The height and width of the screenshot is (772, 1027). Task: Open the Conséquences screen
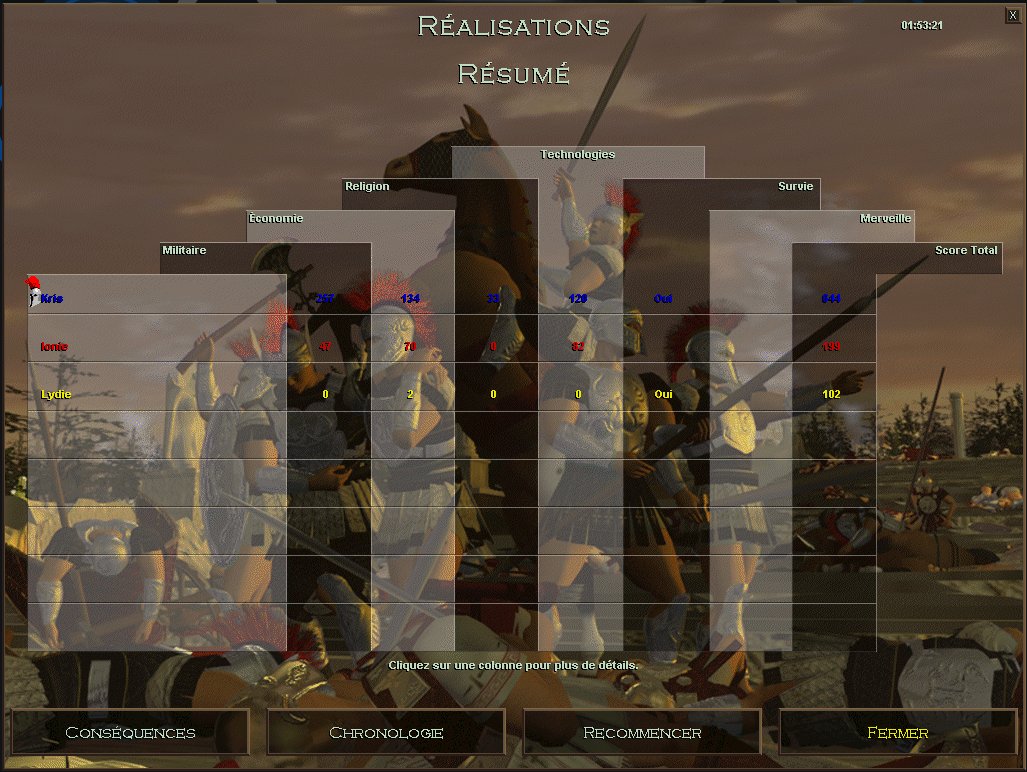[130, 733]
